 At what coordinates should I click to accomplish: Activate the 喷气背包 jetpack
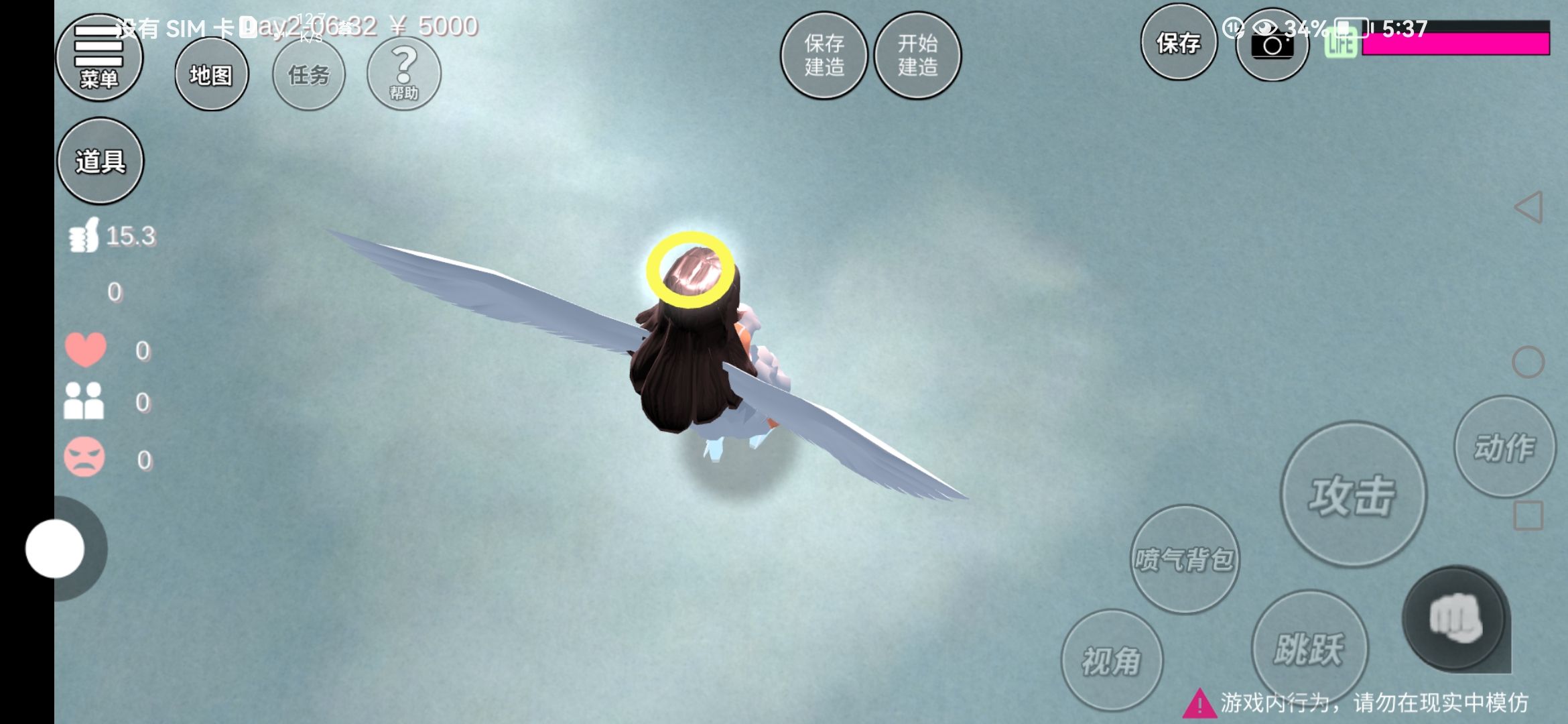point(1184,559)
